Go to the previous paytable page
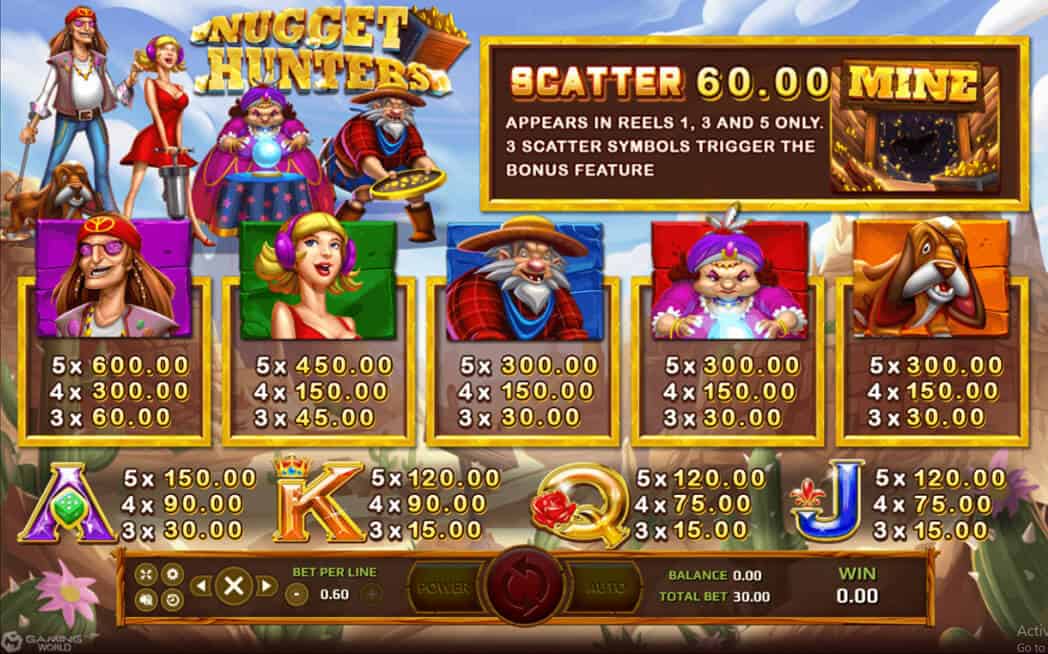Screen dimensions: 1048x654 tap(200, 586)
